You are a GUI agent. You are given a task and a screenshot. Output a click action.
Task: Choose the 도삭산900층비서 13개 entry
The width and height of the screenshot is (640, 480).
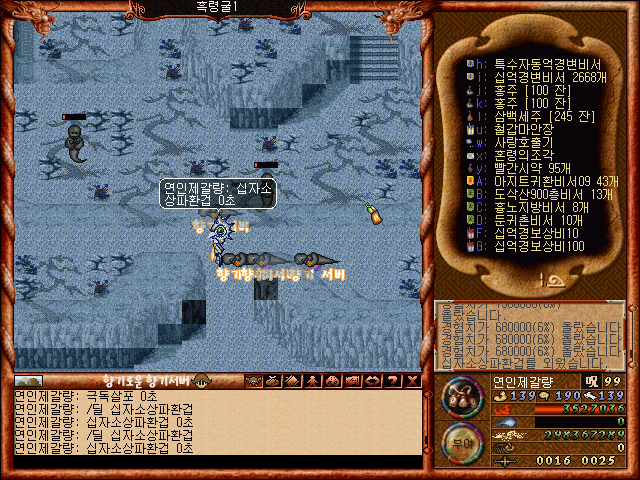[540, 194]
